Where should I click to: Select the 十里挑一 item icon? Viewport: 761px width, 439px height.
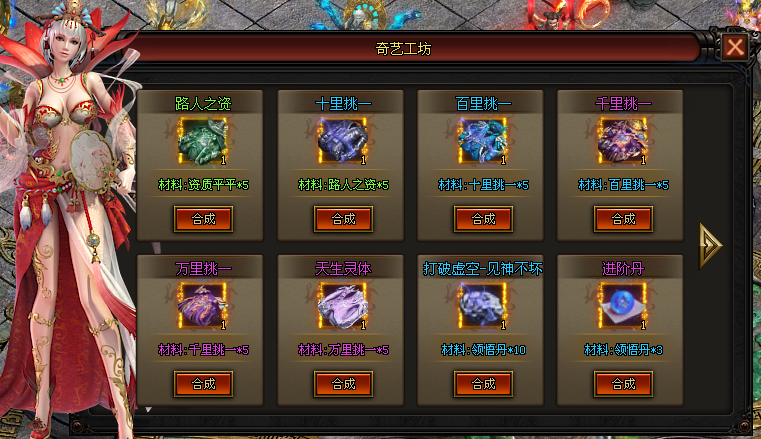pos(343,142)
